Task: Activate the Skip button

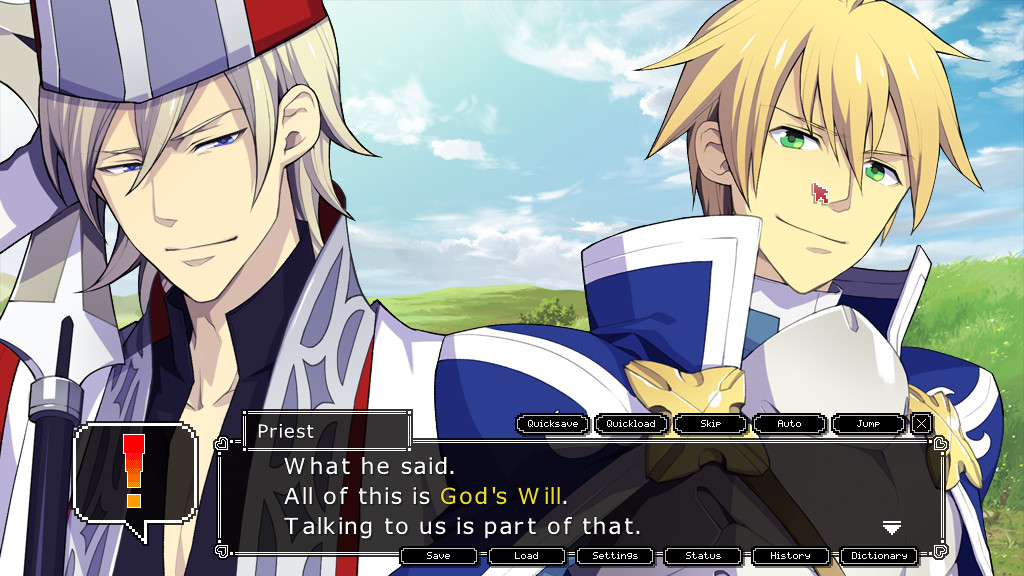Action: 710,424
